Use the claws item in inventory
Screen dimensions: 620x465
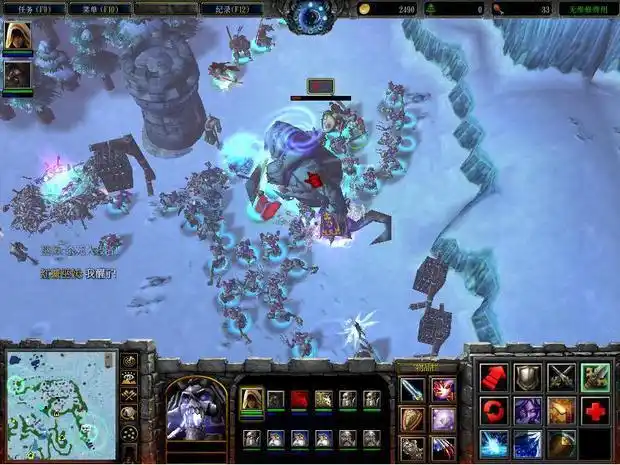(x=443, y=447)
